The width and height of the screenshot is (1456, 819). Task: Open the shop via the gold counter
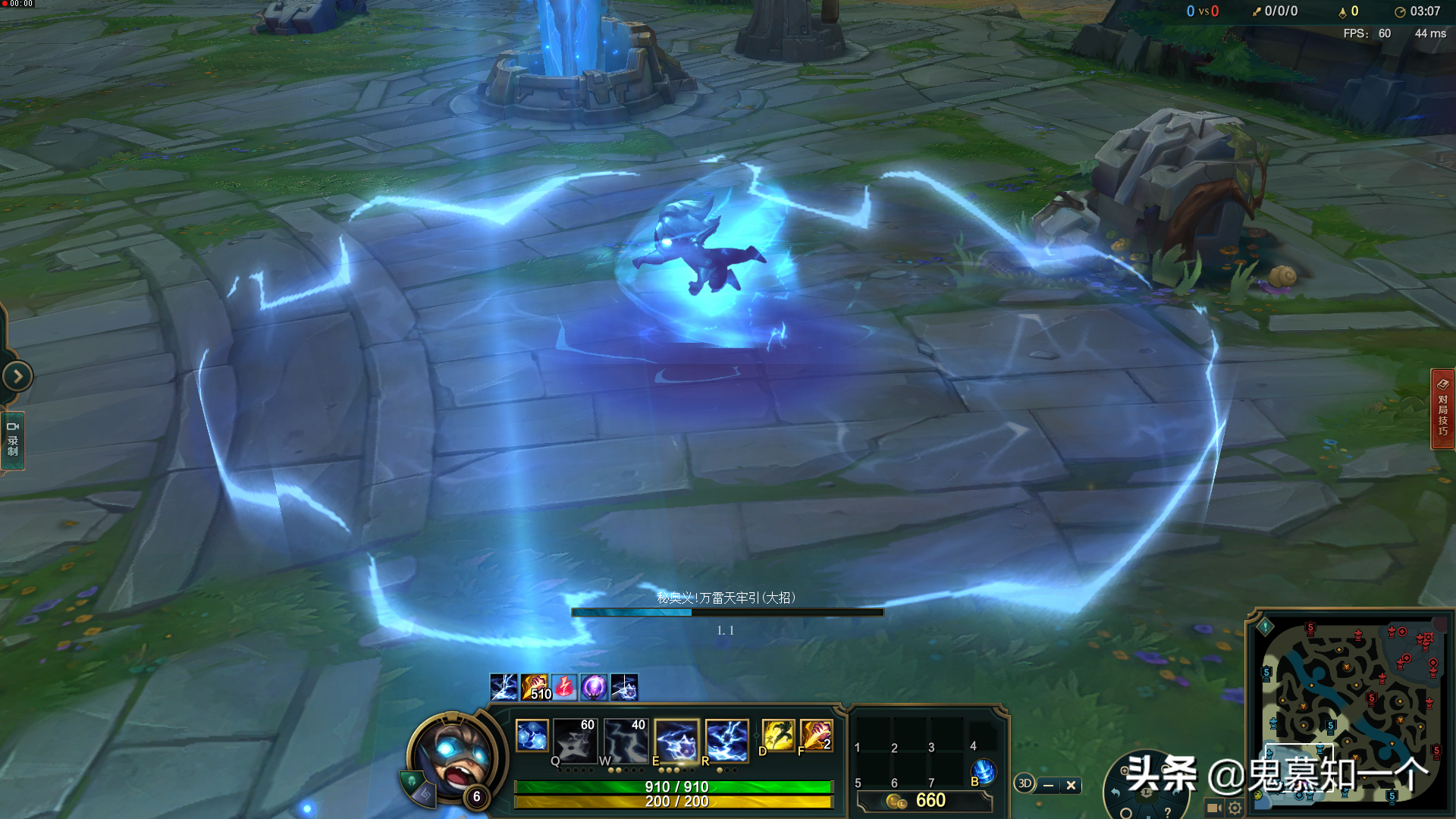coord(924,801)
